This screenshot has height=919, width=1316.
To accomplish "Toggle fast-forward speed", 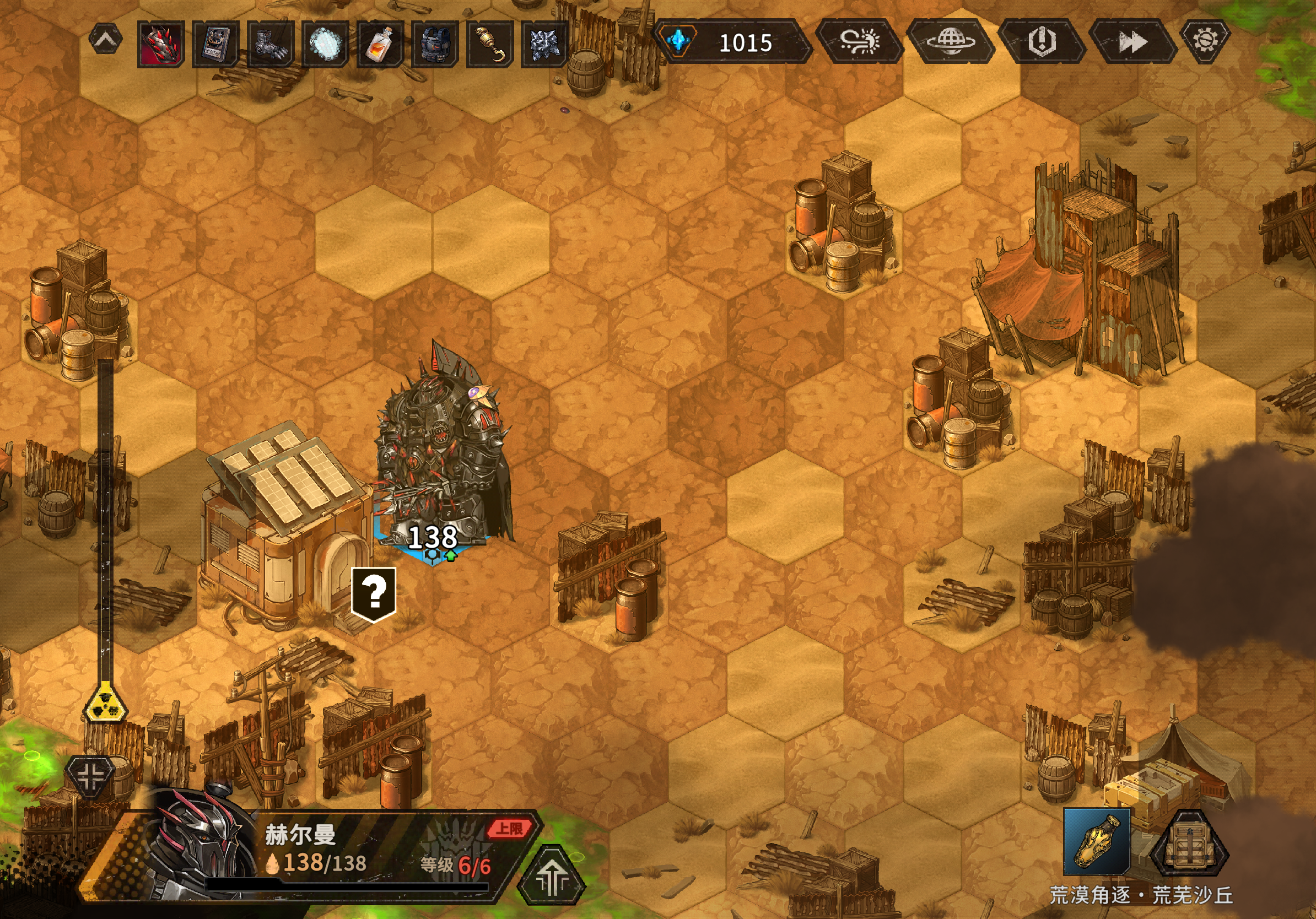I will coord(1132,41).
